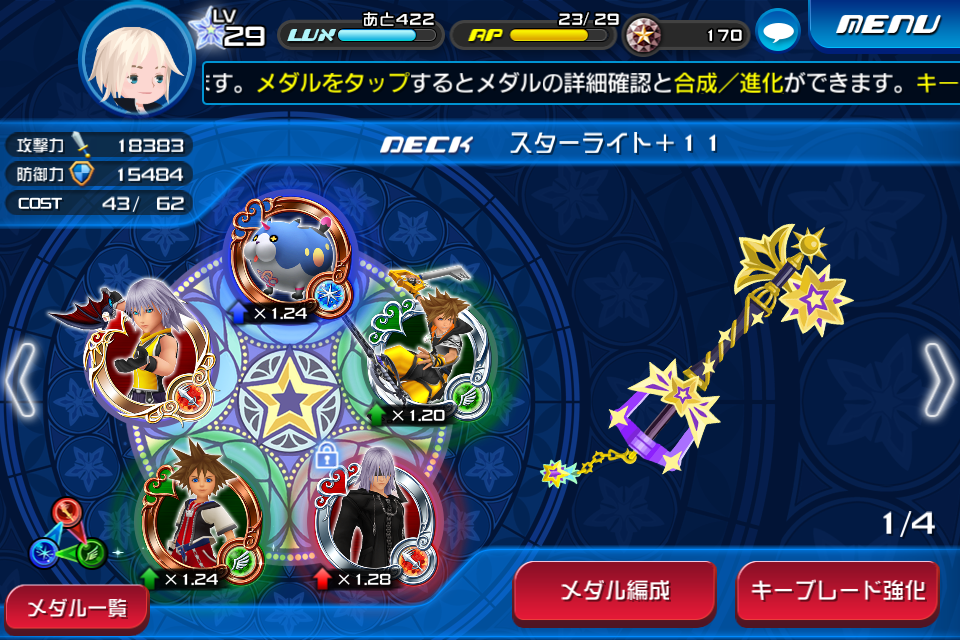Screen dimensions: 960x640
Task: Open the chat speech bubble icon
Action: click(x=776, y=34)
